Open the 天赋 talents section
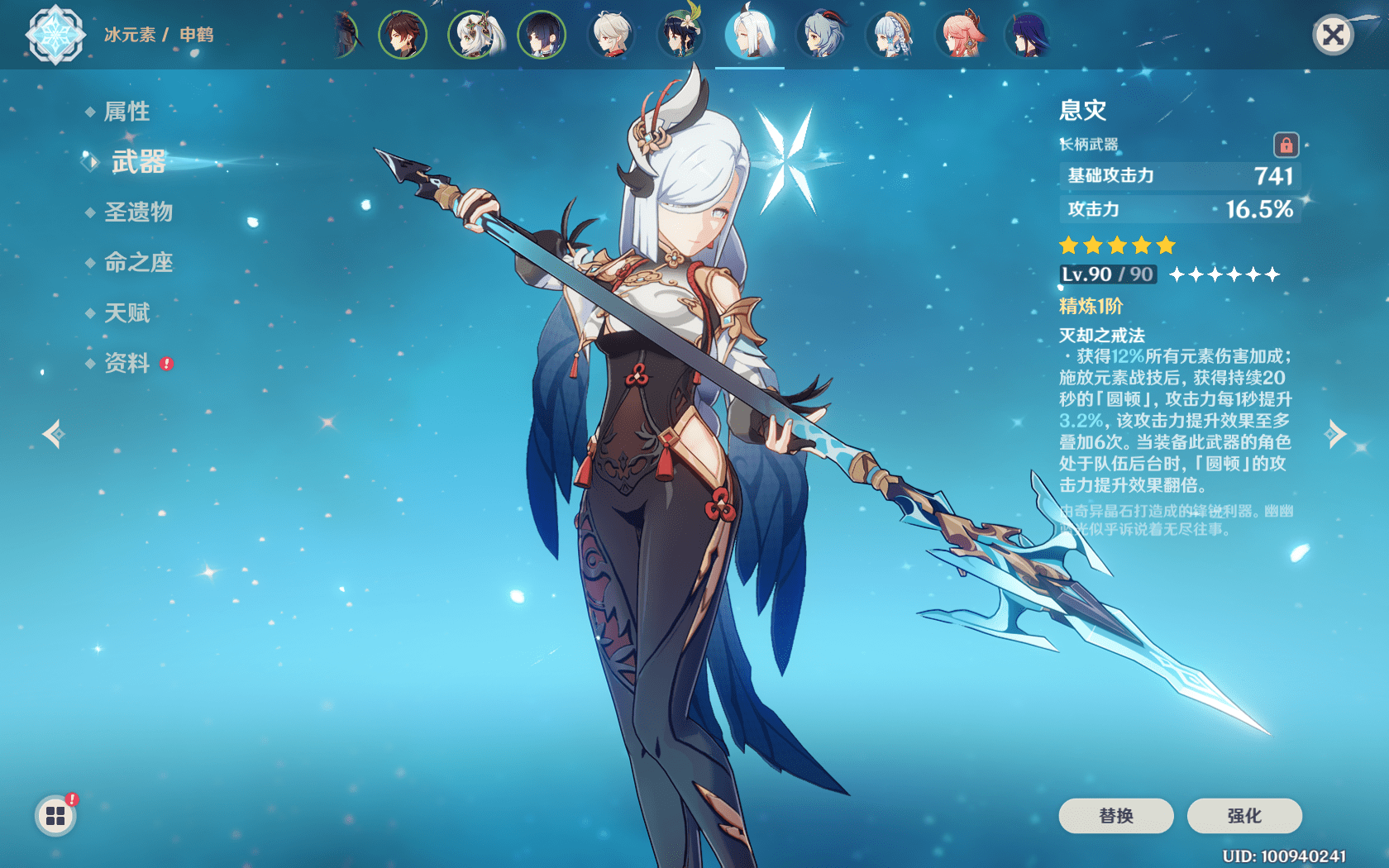Viewport: 1389px width, 868px height. pos(127,313)
